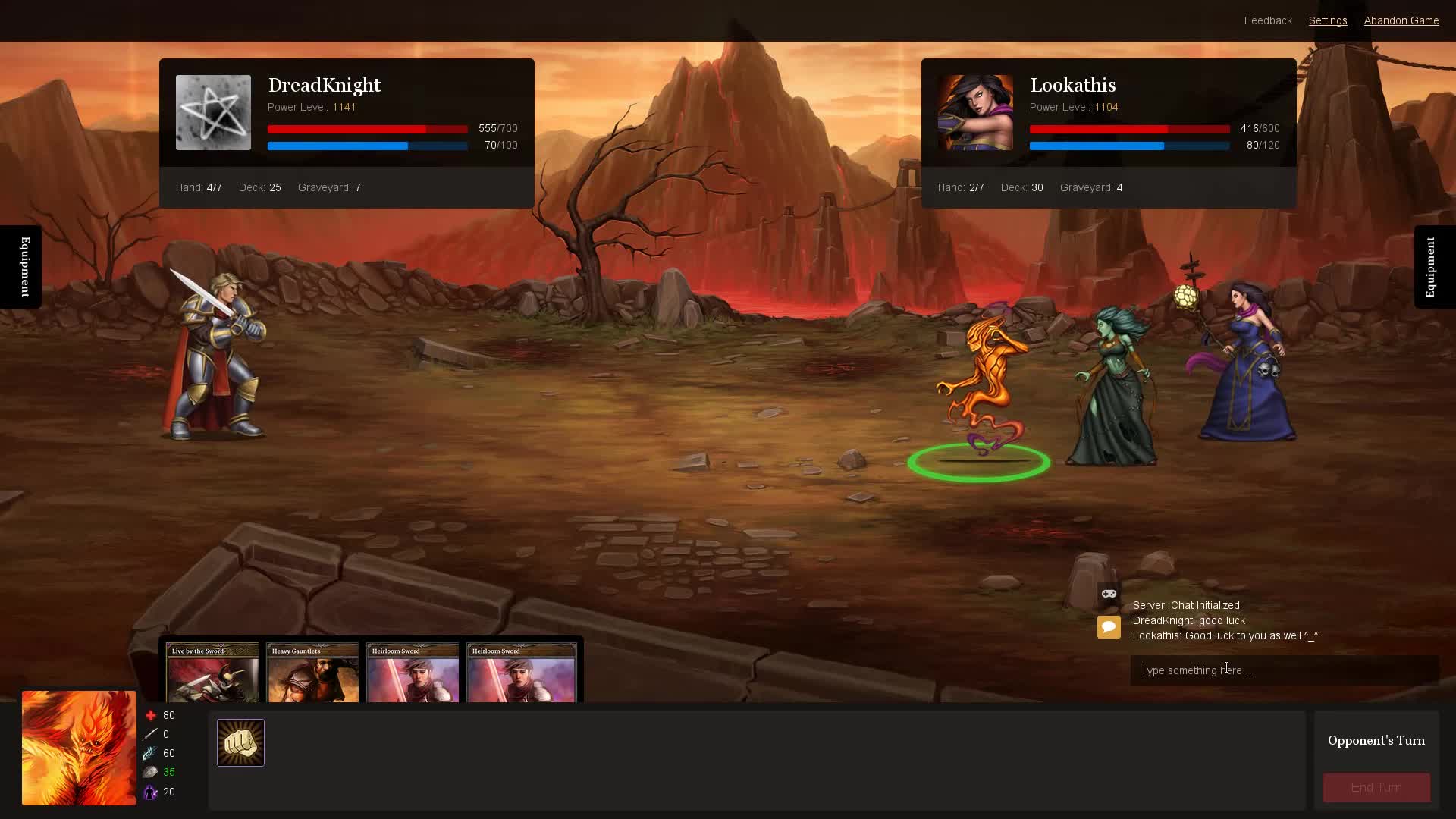Select the Heirloom Sword card

point(412,675)
